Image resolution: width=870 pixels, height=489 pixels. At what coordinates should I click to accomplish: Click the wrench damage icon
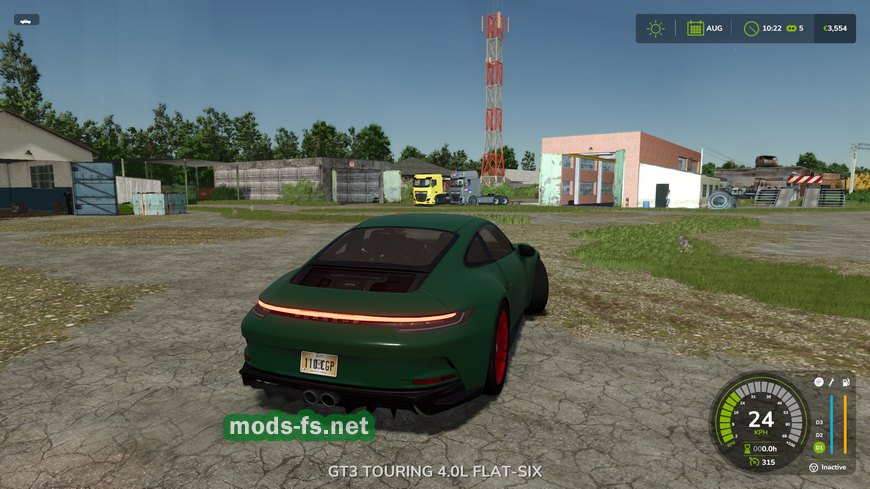pos(830,381)
